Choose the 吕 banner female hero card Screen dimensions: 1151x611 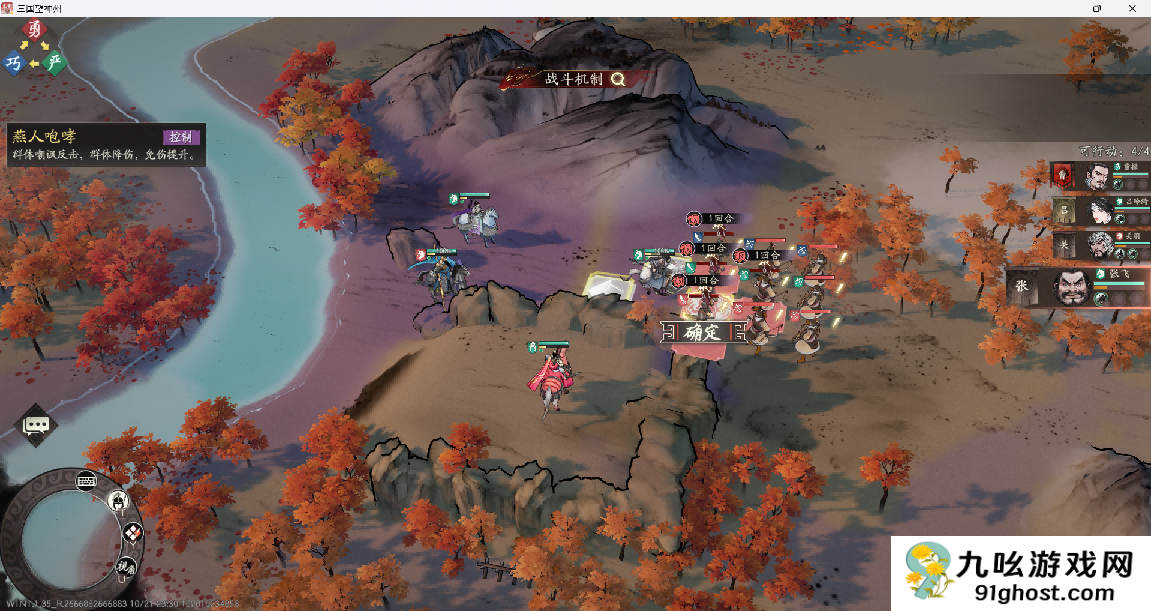[1098, 211]
